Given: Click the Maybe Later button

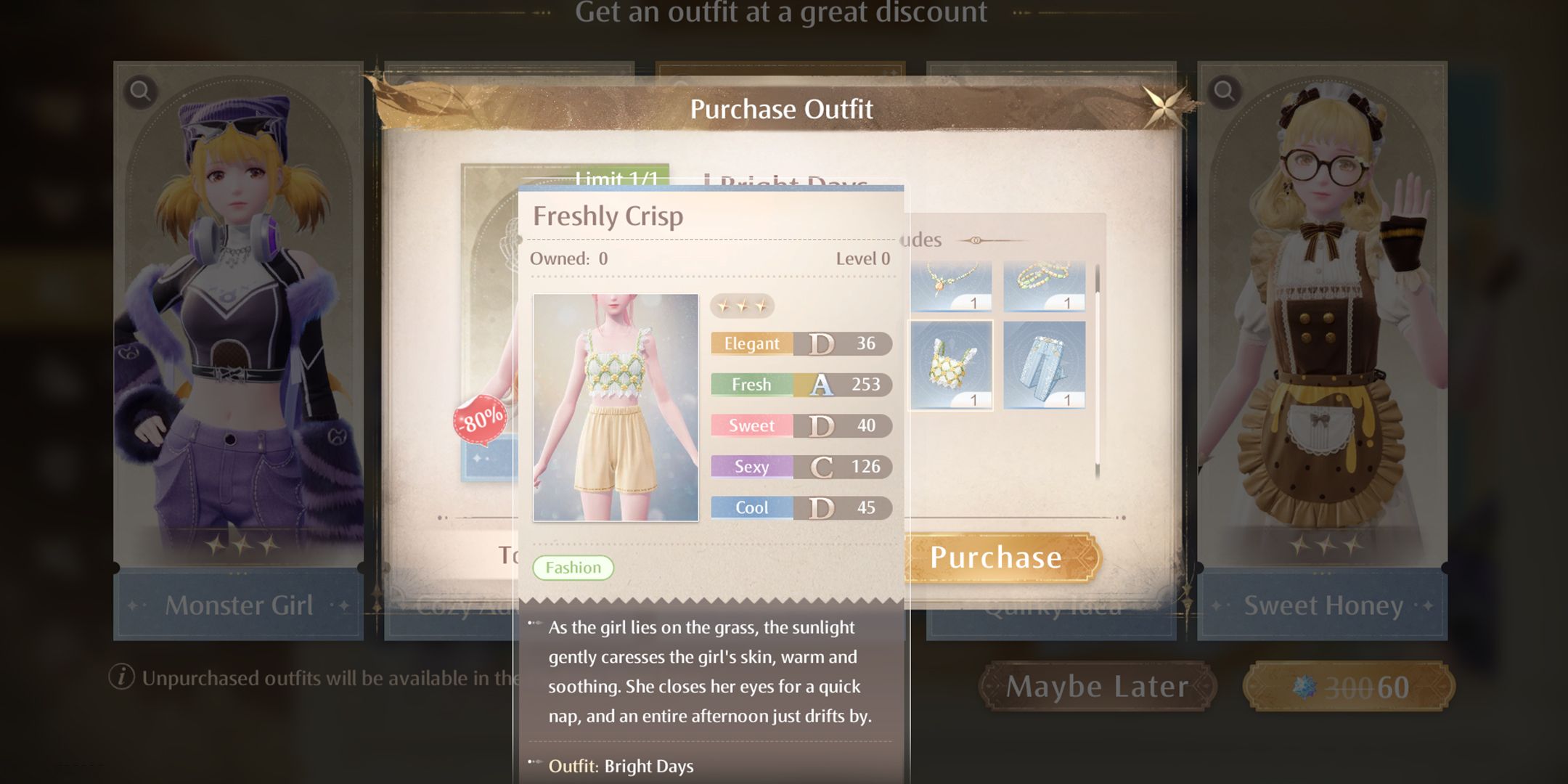Looking at the screenshot, I should coord(1101,685).
